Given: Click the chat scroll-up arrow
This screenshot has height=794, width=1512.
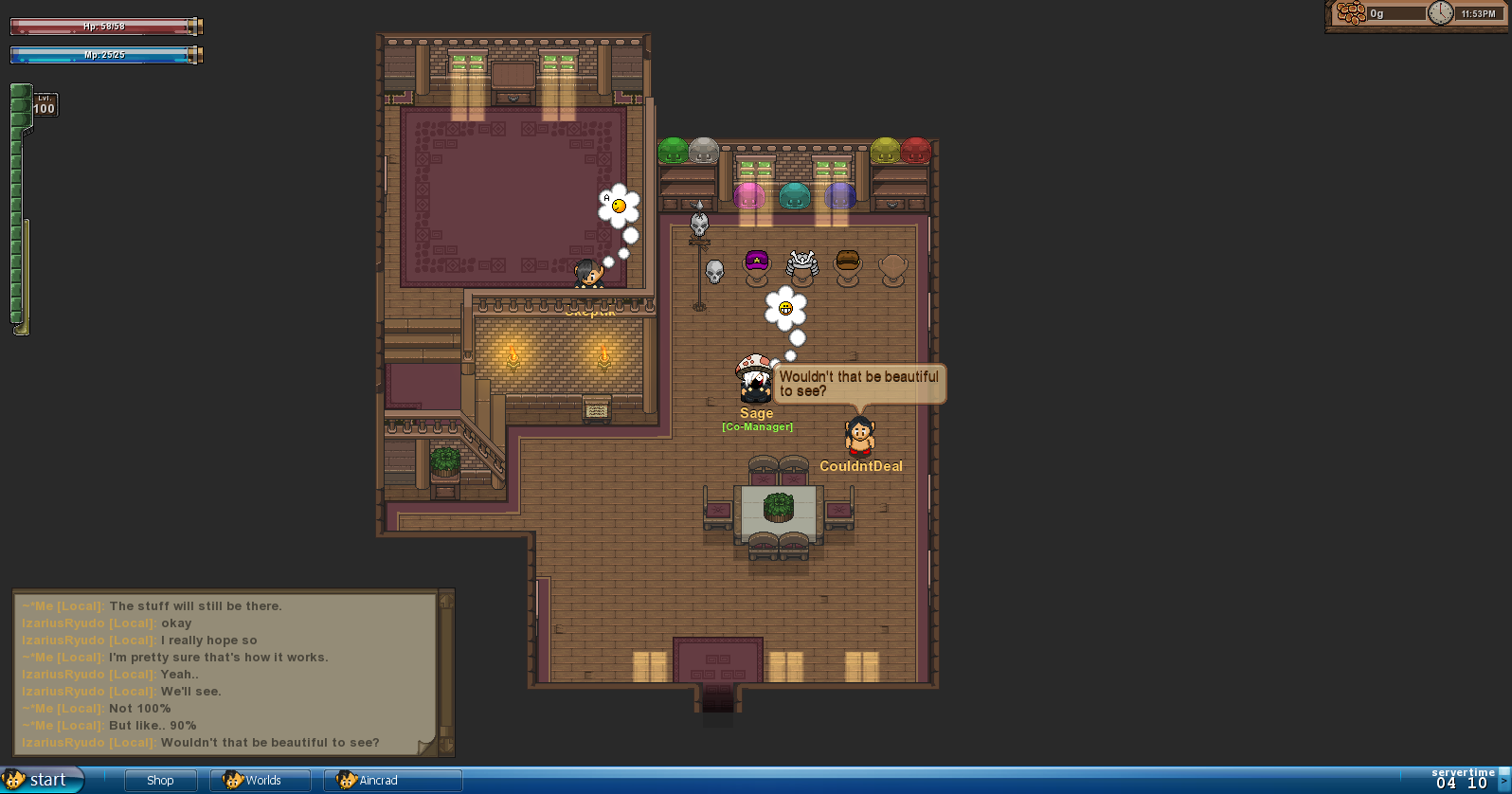Looking at the screenshot, I should 446,601.
